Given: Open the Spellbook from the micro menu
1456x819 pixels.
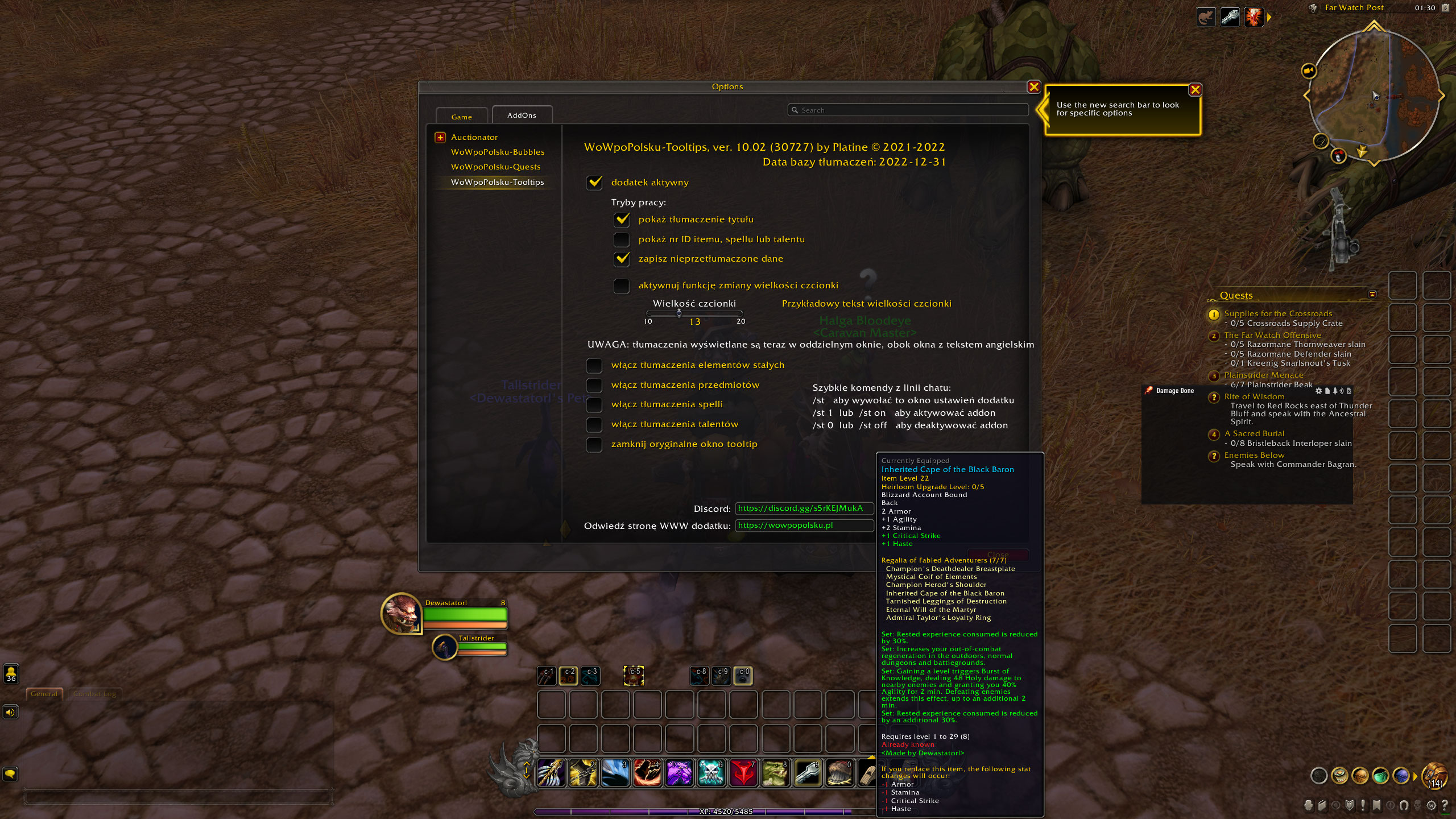Looking at the screenshot, I should [x=1322, y=806].
